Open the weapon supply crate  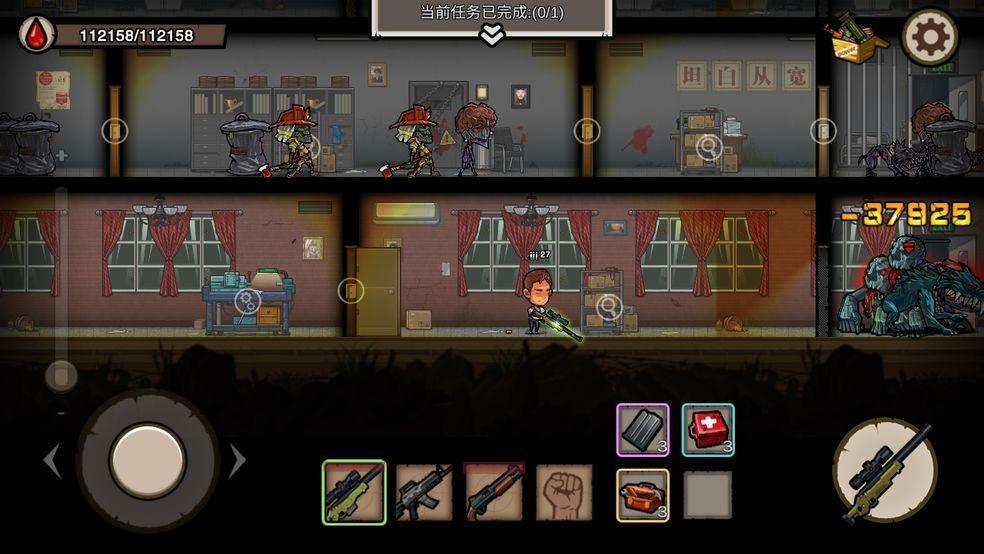[855, 38]
